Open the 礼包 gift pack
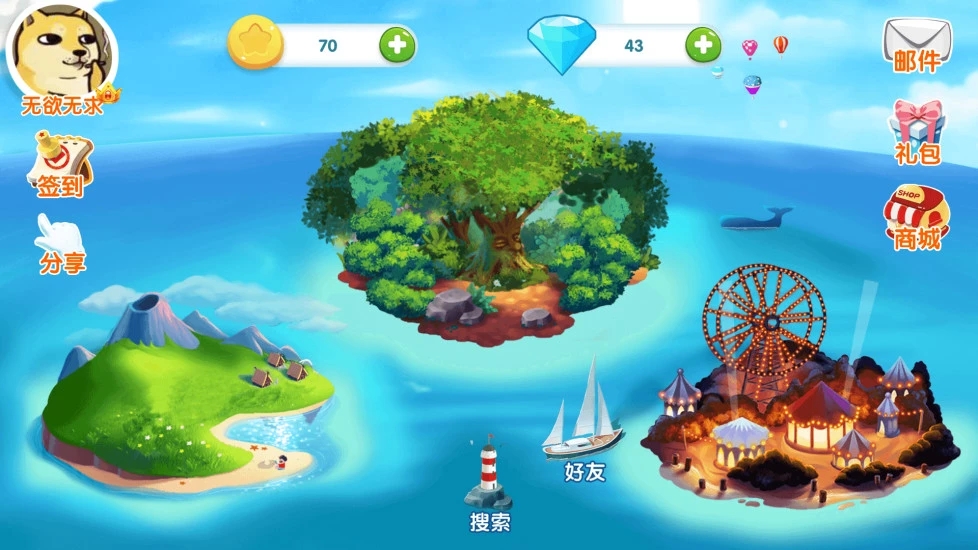The image size is (978, 550). (x=917, y=131)
